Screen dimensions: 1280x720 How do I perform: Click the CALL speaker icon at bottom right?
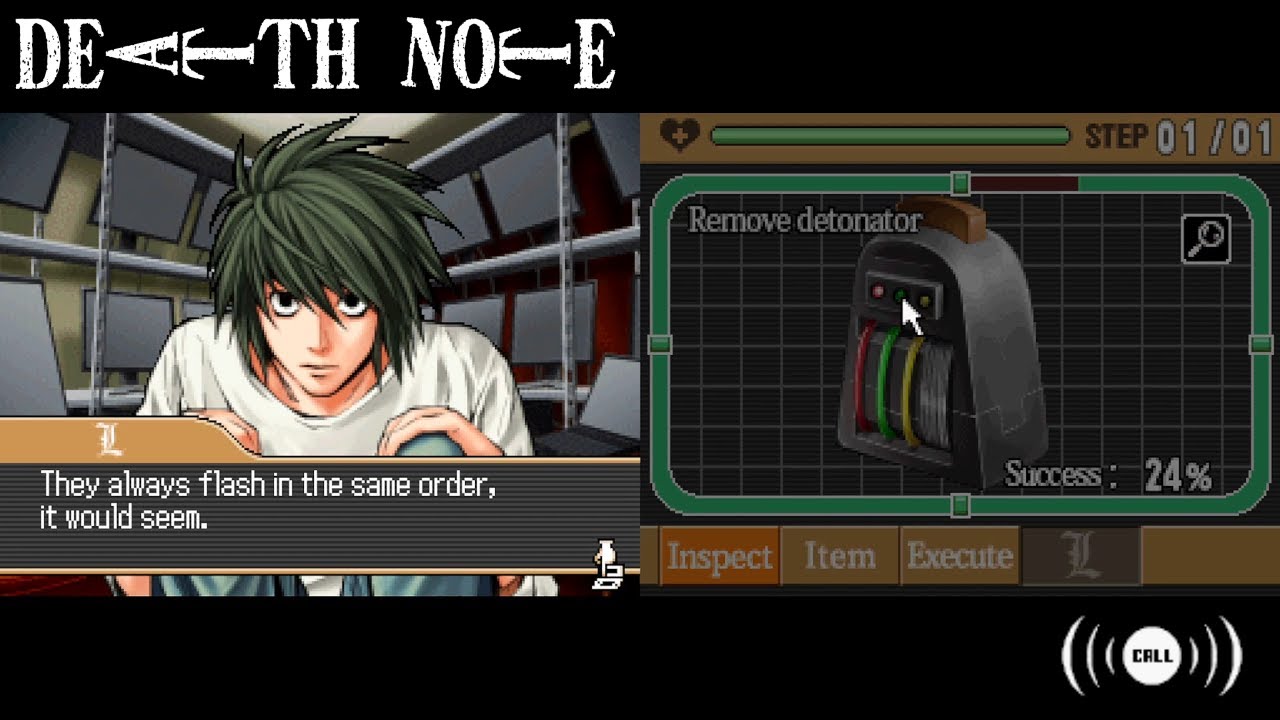[x=1152, y=656]
